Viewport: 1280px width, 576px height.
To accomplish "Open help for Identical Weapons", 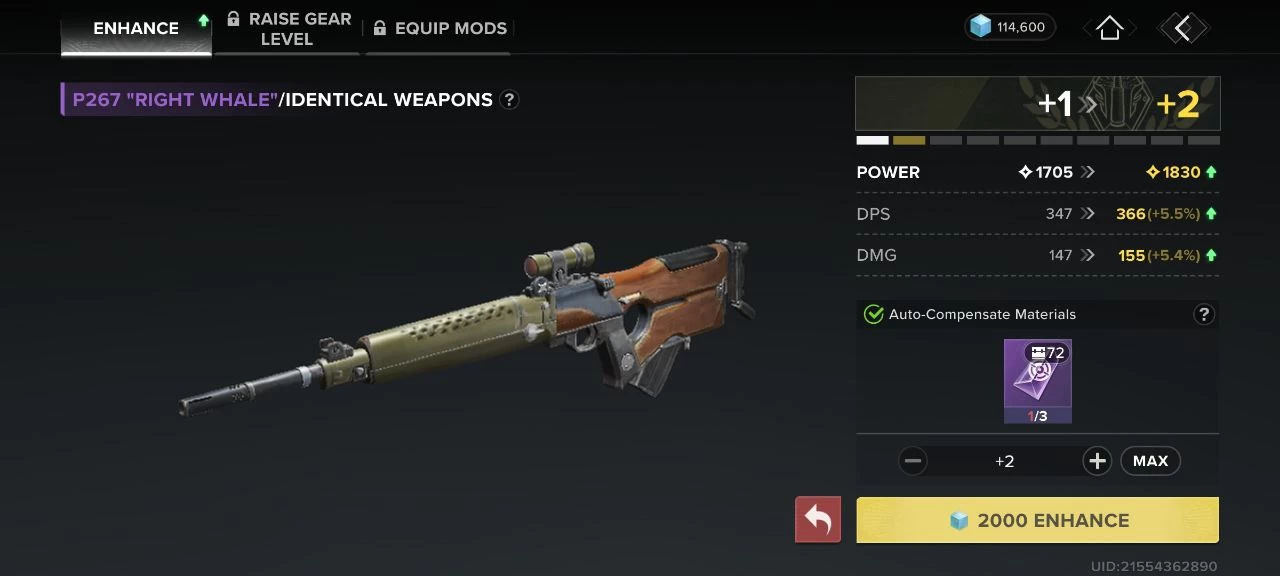I will coord(509,100).
